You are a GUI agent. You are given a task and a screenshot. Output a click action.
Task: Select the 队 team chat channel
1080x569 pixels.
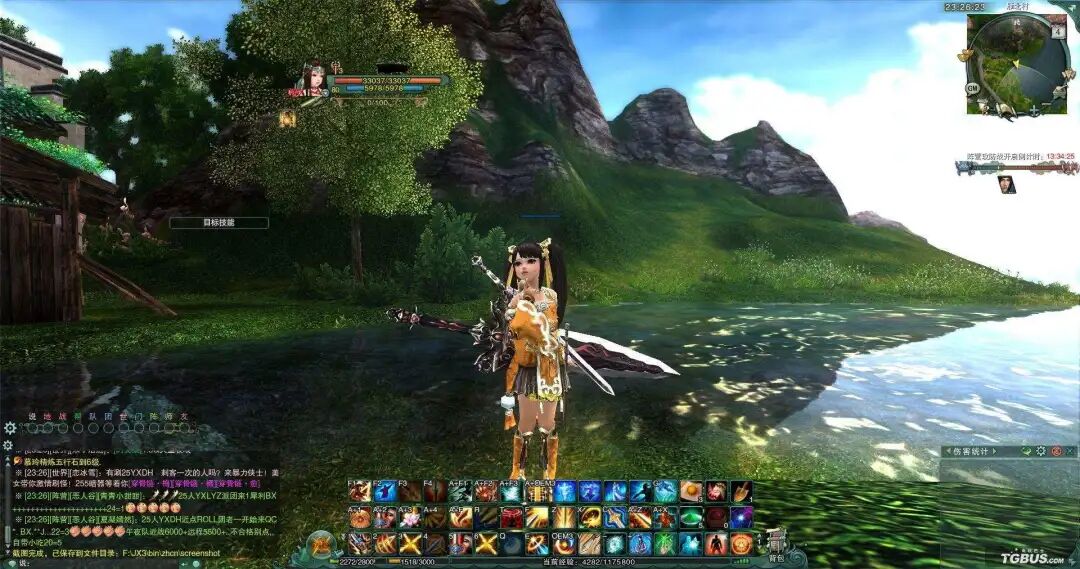coord(93,416)
